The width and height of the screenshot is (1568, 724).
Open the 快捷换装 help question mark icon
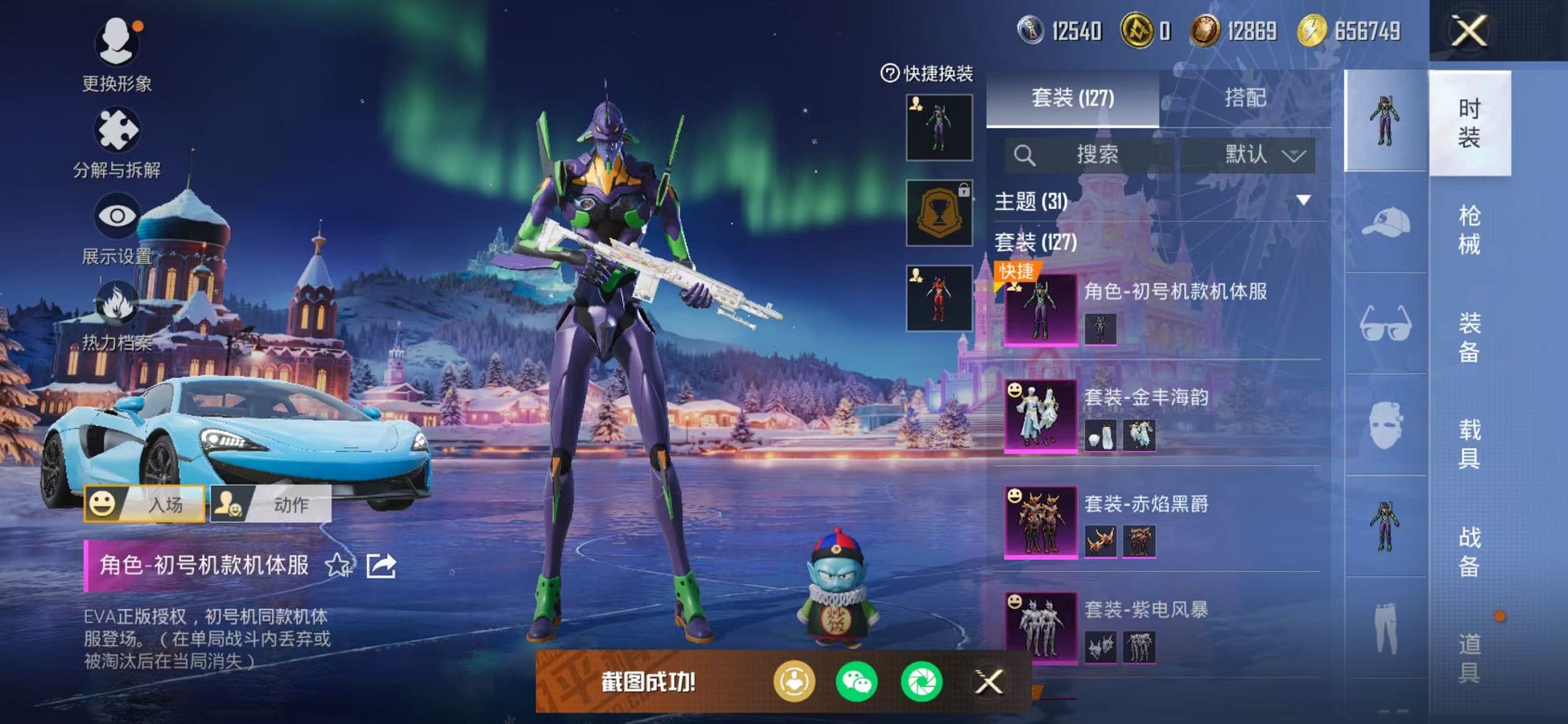[x=888, y=72]
